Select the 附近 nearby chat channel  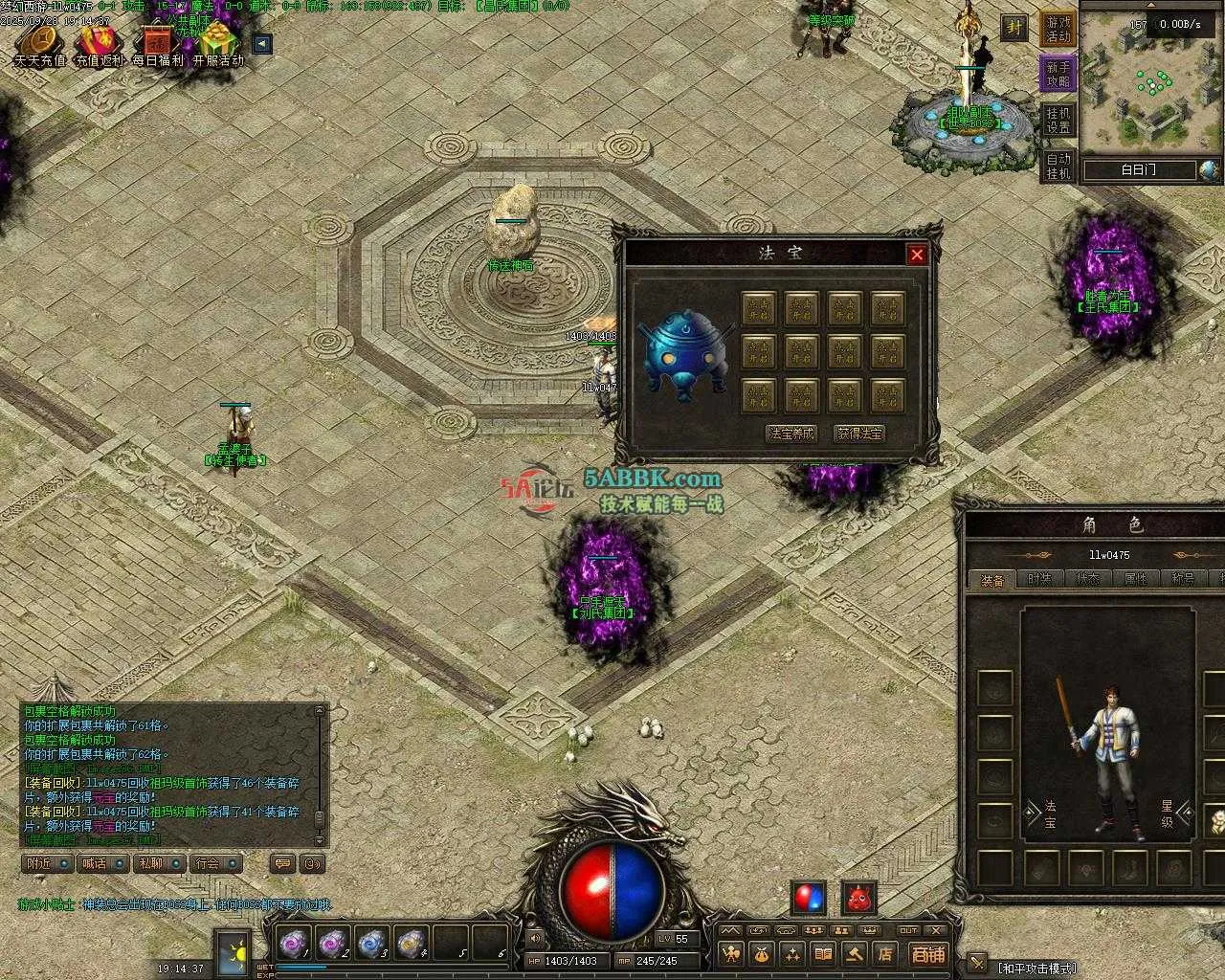[x=48, y=863]
